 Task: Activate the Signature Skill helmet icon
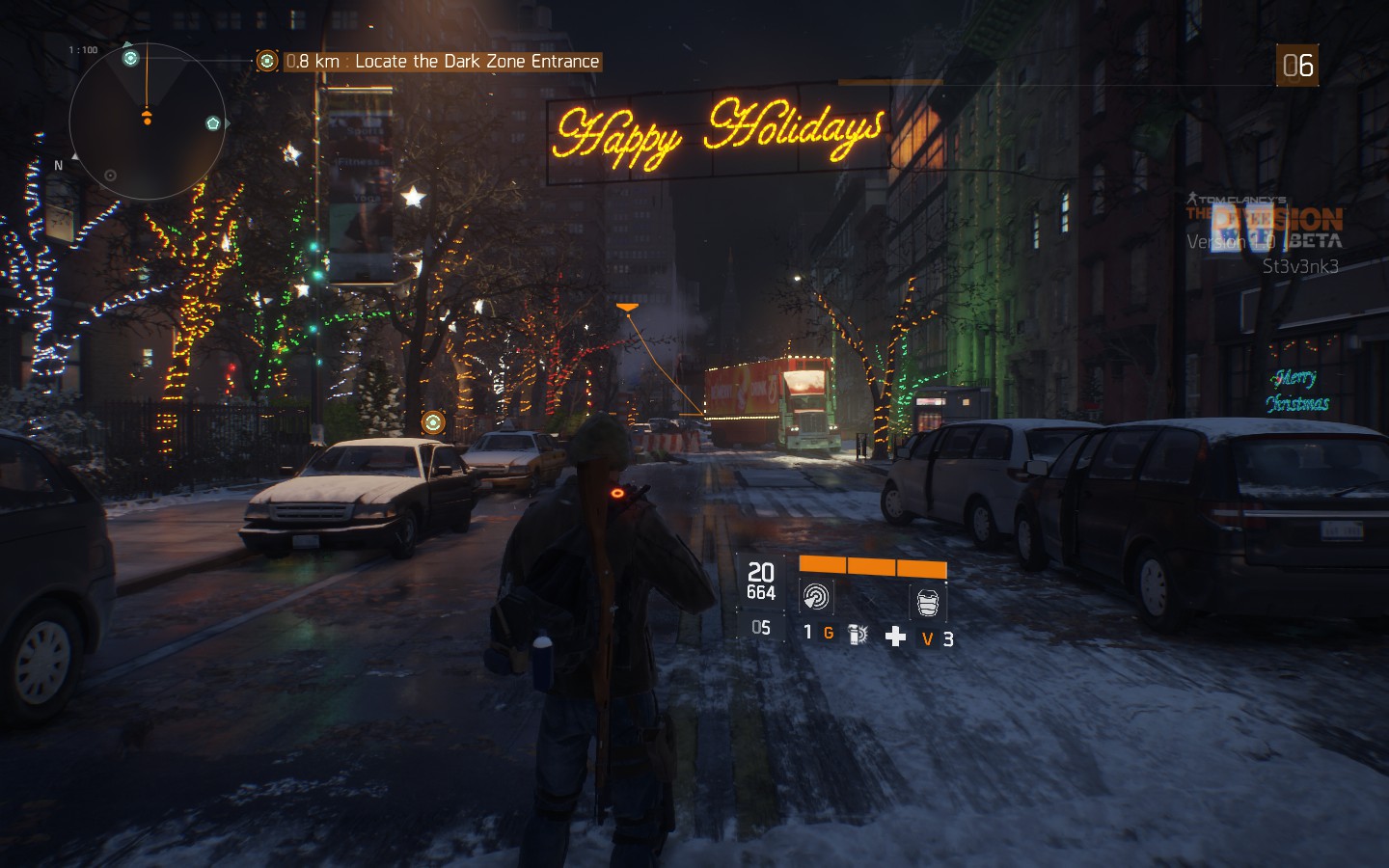point(926,601)
